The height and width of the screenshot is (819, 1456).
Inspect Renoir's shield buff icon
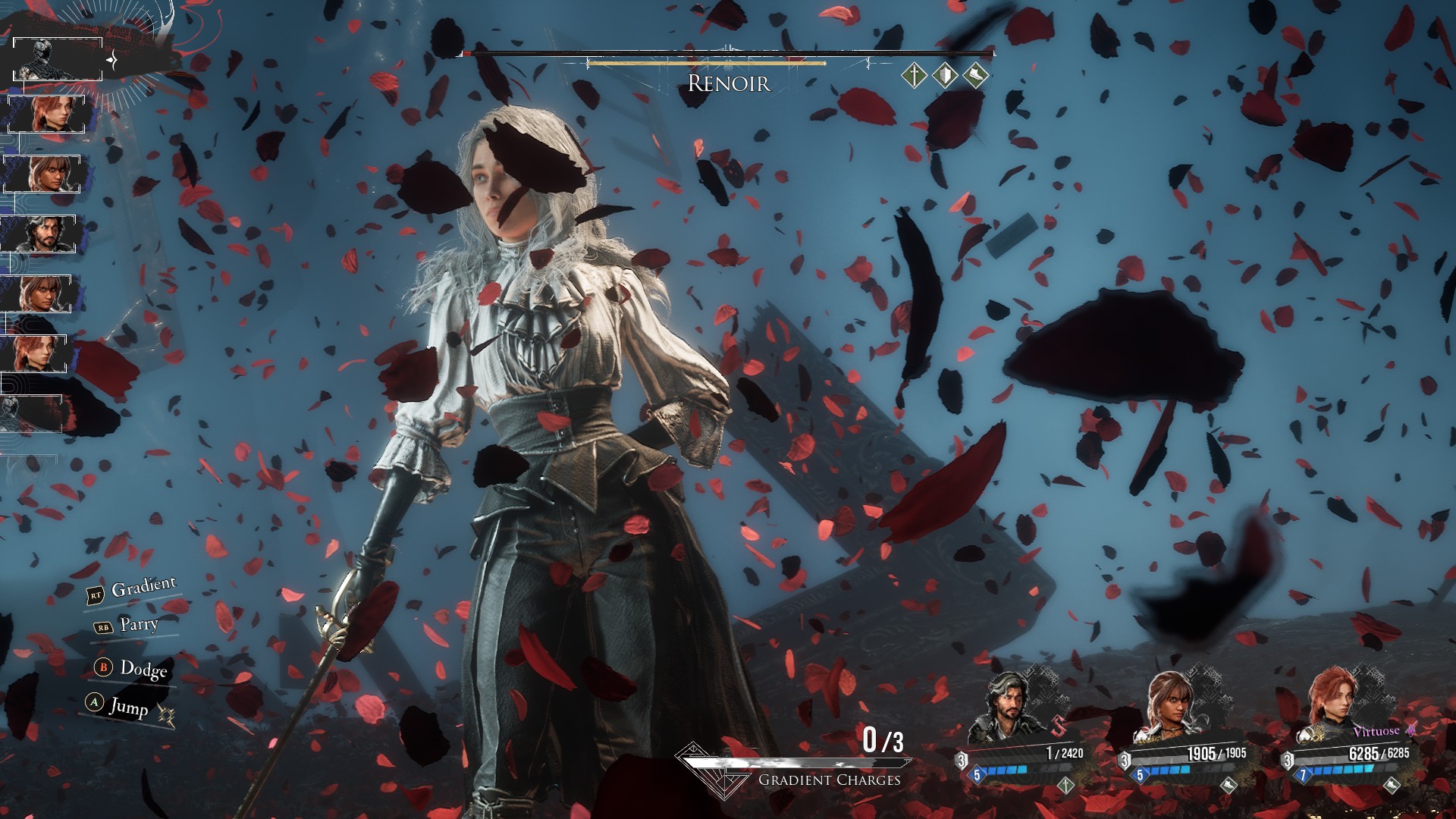pyautogui.click(x=945, y=75)
